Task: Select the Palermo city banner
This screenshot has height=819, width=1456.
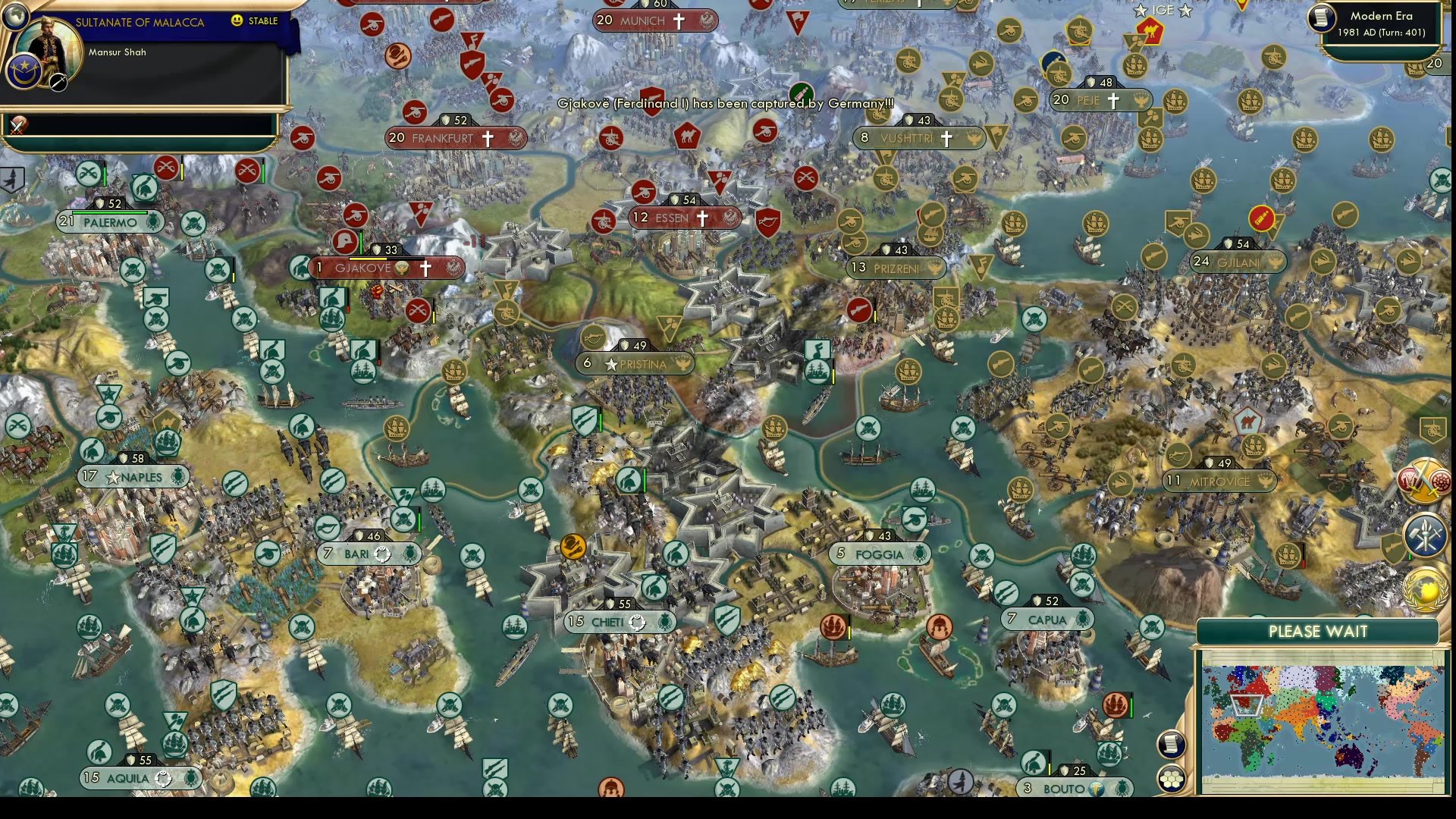Action: (110, 221)
